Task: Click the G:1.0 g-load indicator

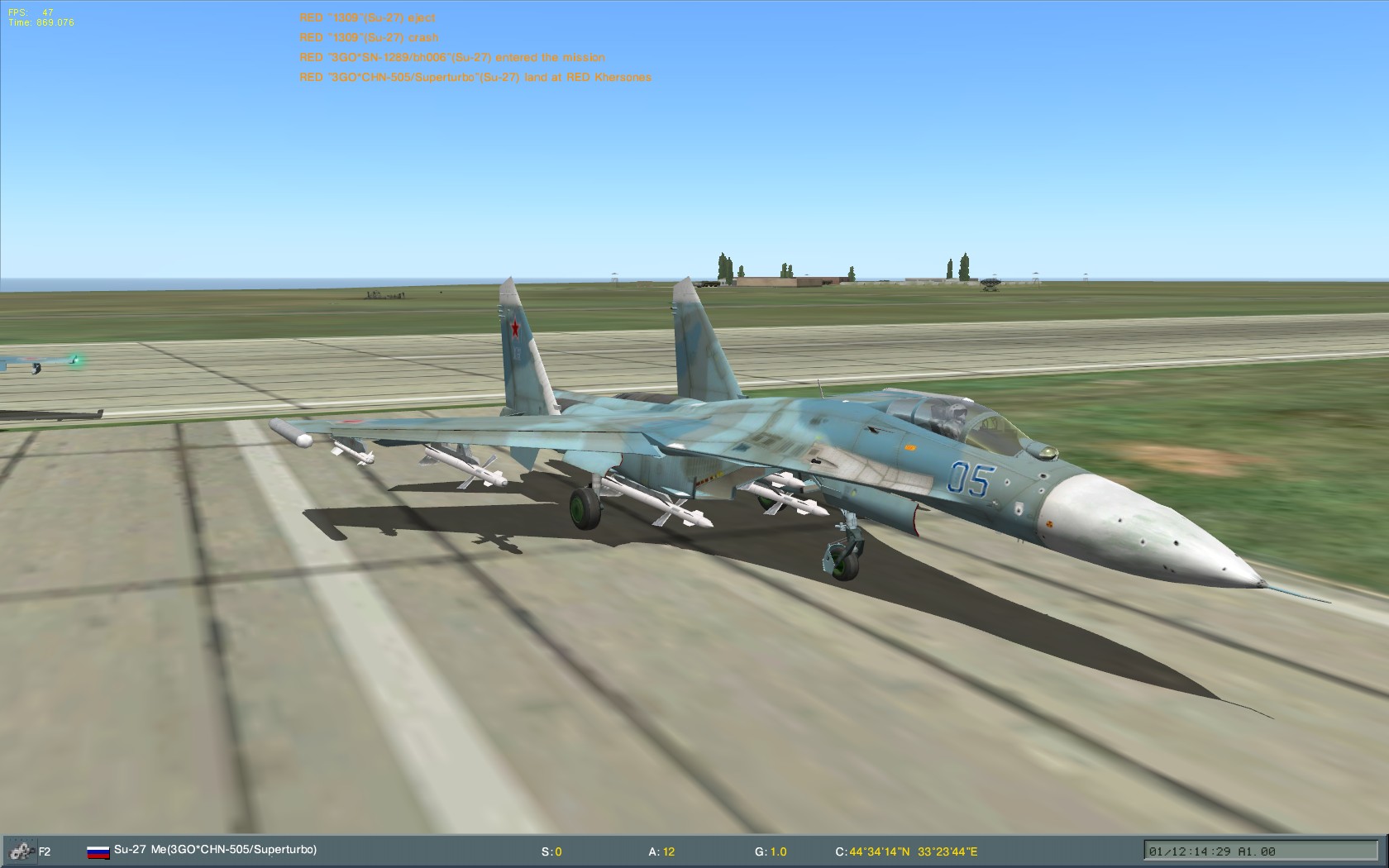Action: pyautogui.click(x=770, y=850)
